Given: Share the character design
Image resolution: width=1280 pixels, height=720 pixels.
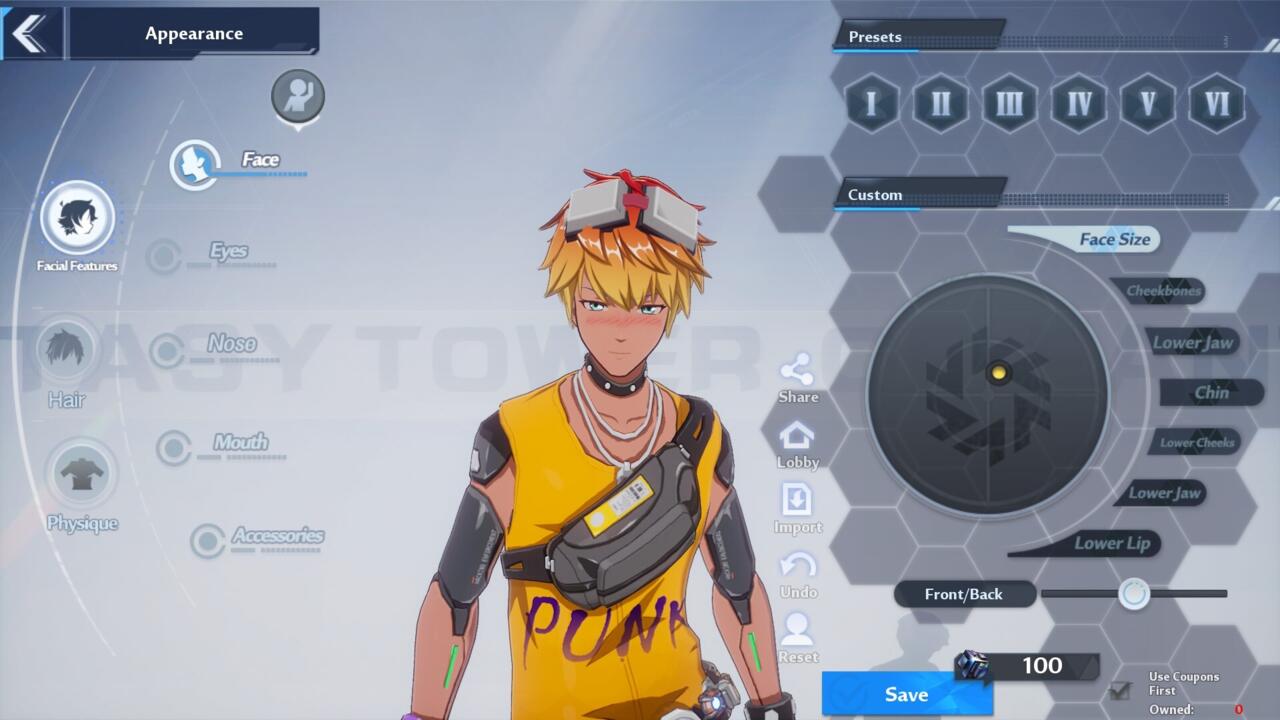Looking at the screenshot, I should coord(798,378).
